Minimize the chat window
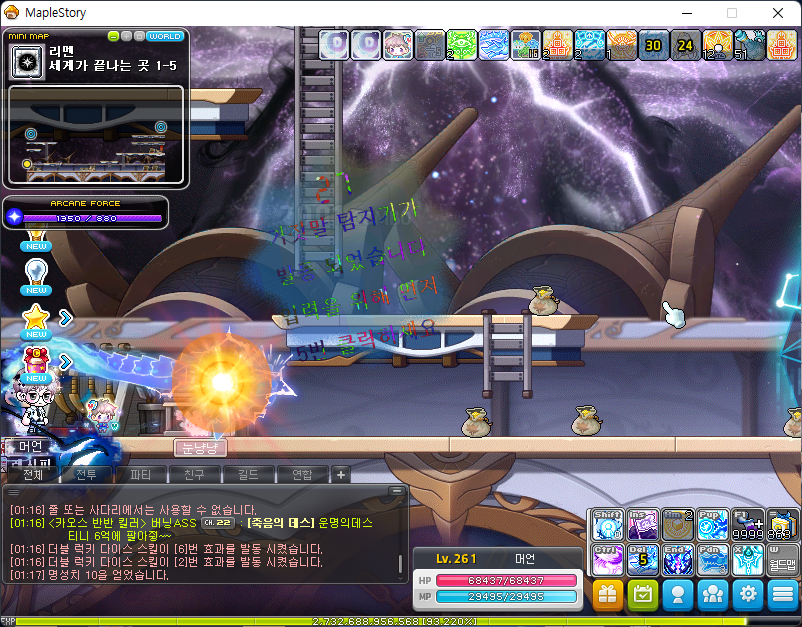This screenshot has height=627, width=802. (x=397, y=491)
